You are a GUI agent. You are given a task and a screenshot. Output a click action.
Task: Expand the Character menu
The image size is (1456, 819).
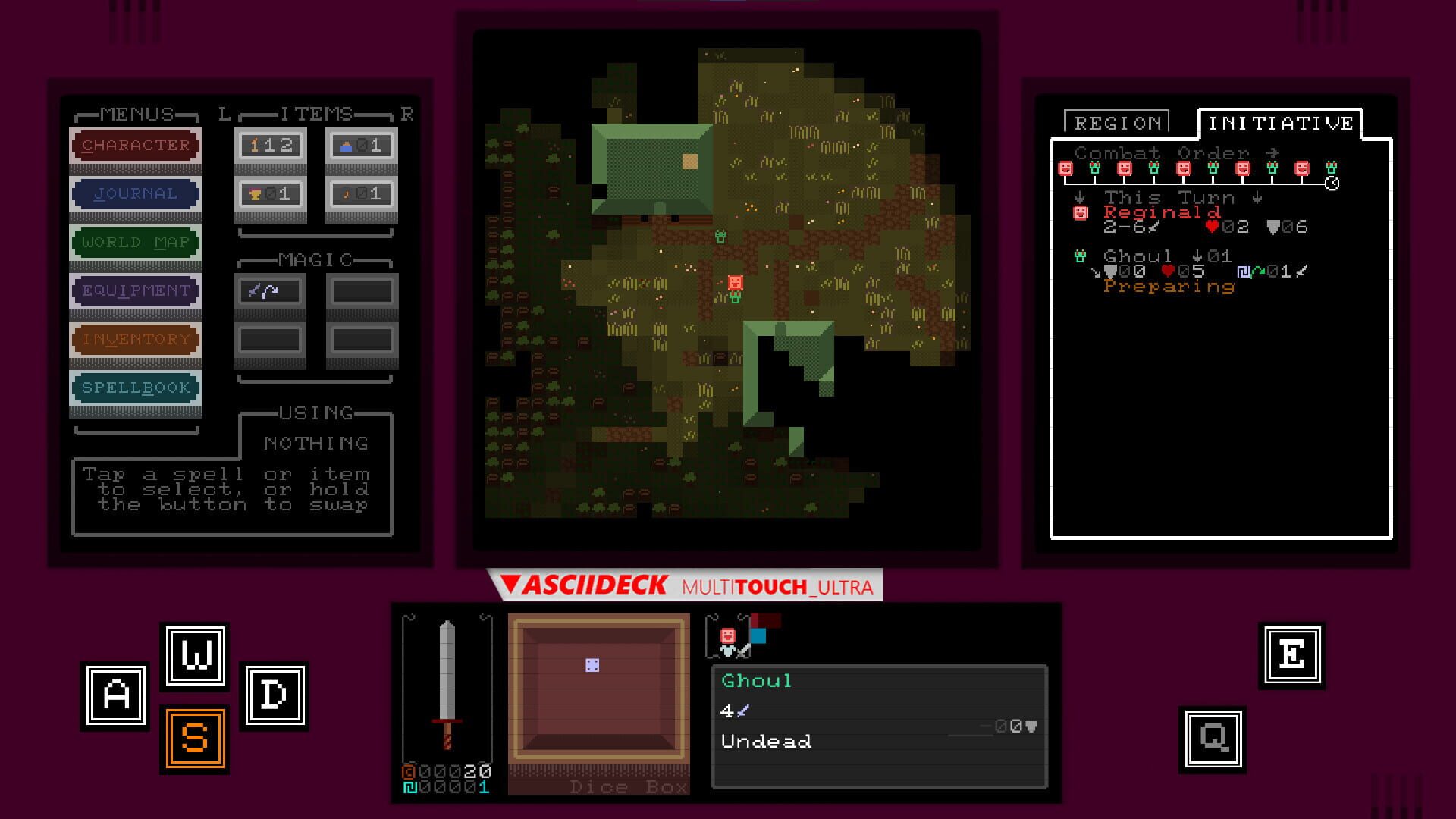click(135, 145)
